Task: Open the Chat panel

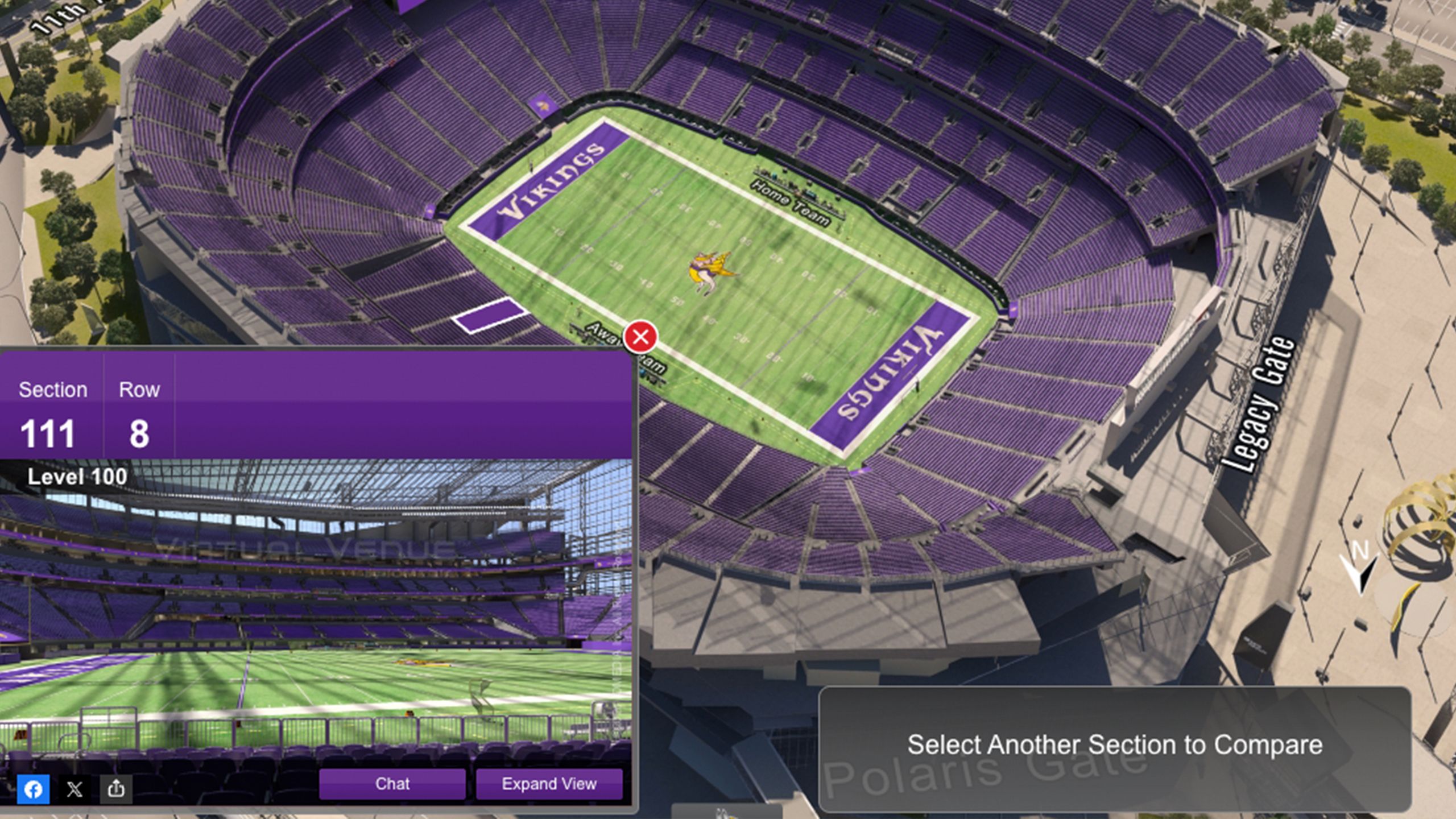Action: coord(391,784)
